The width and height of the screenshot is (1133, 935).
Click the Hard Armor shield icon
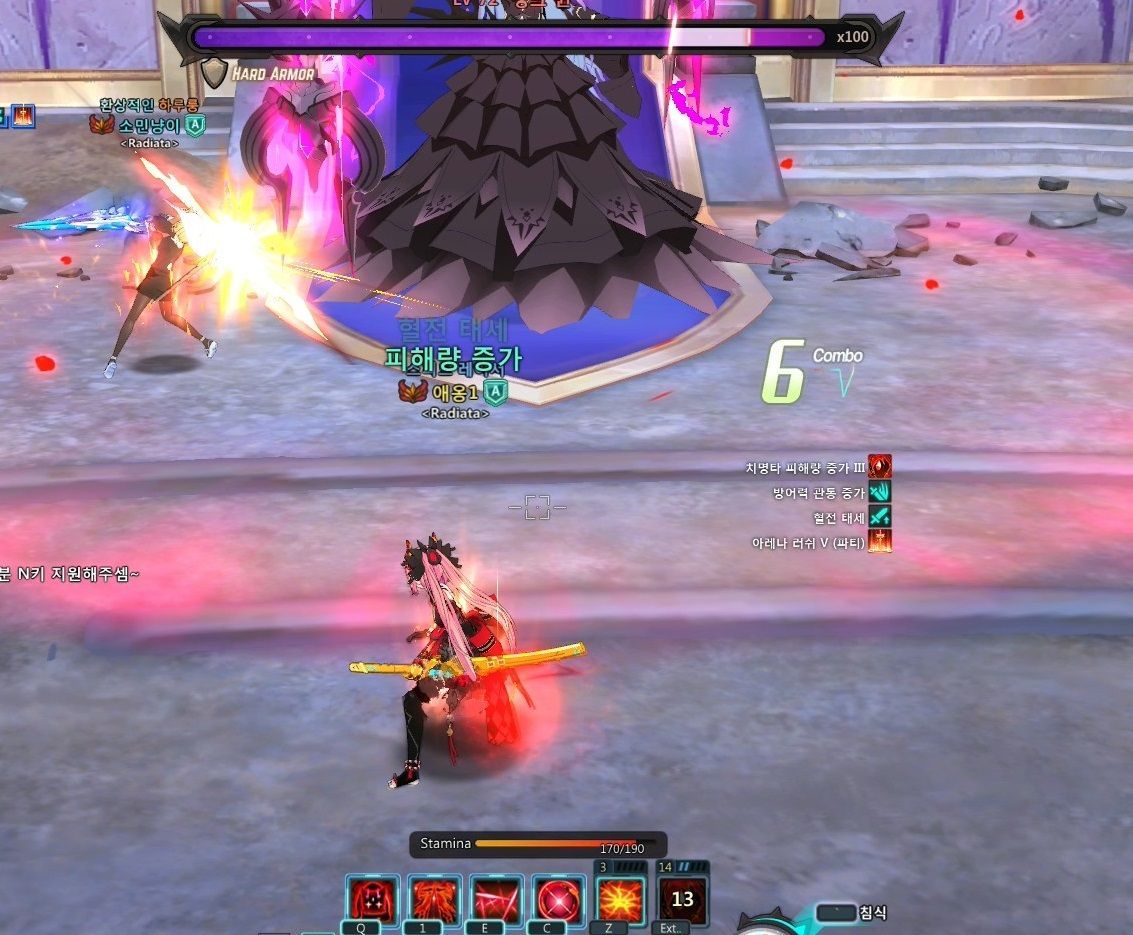214,73
